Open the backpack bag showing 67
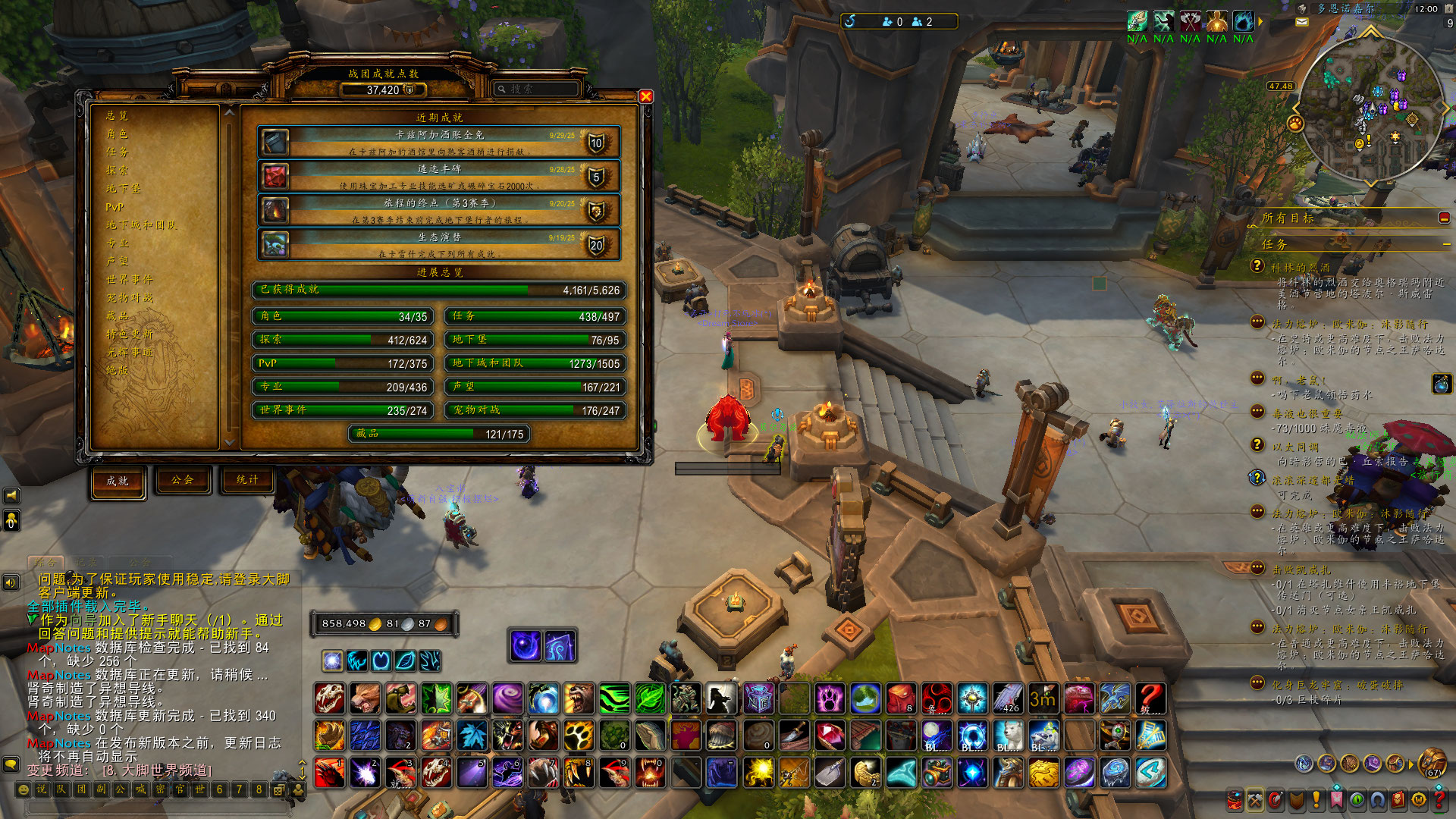 pos(1432,763)
